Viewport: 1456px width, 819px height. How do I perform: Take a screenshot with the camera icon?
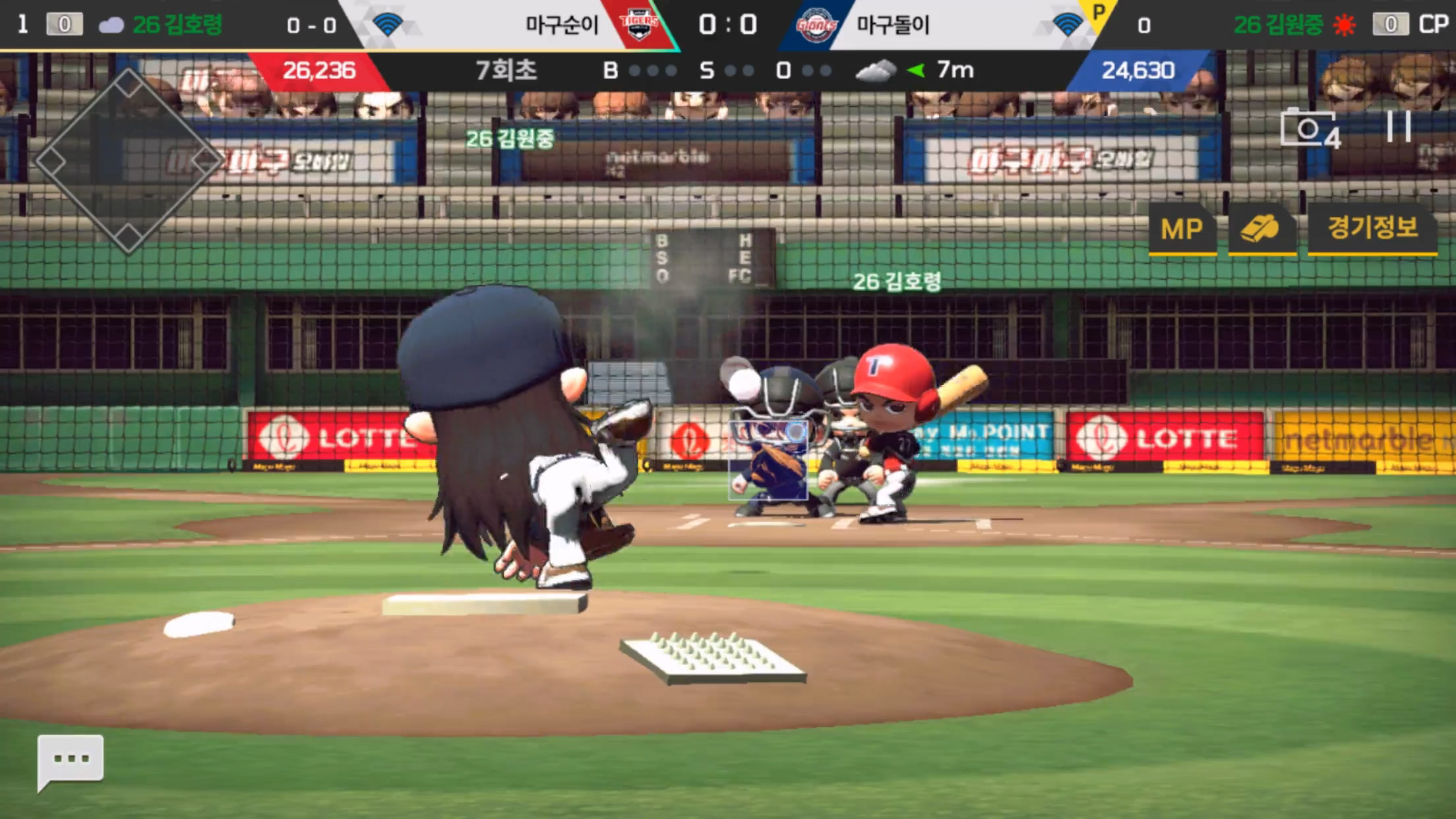click(x=1309, y=129)
